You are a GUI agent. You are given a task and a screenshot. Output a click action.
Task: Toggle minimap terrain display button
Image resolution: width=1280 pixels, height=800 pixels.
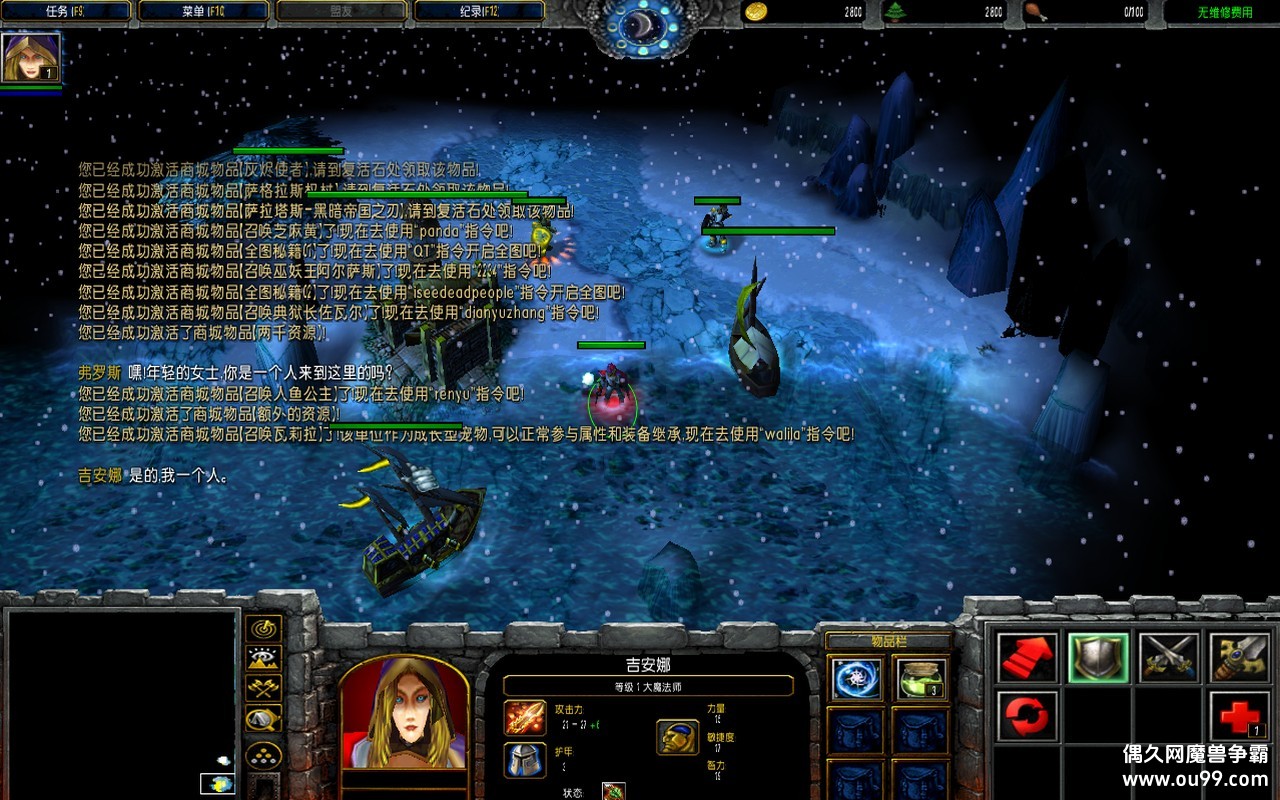click(x=264, y=658)
